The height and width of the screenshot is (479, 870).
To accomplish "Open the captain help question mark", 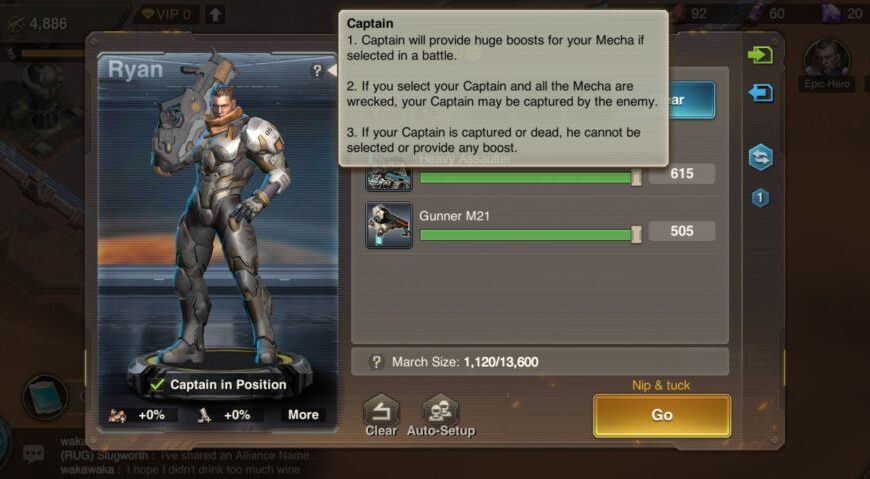I will tap(317, 71).
